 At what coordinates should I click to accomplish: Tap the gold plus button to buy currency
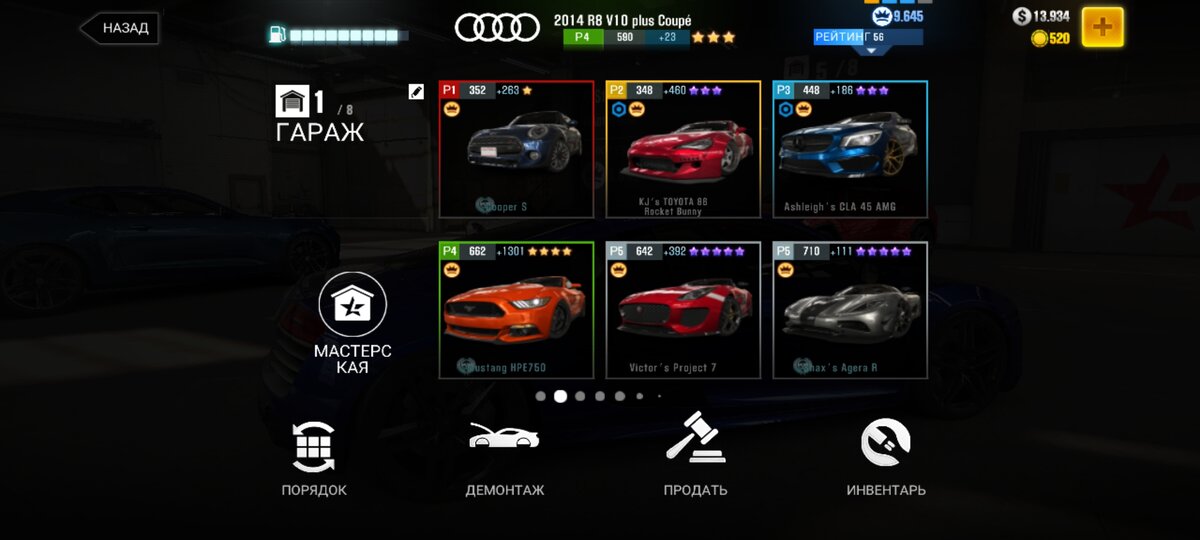coord(1102,27)
